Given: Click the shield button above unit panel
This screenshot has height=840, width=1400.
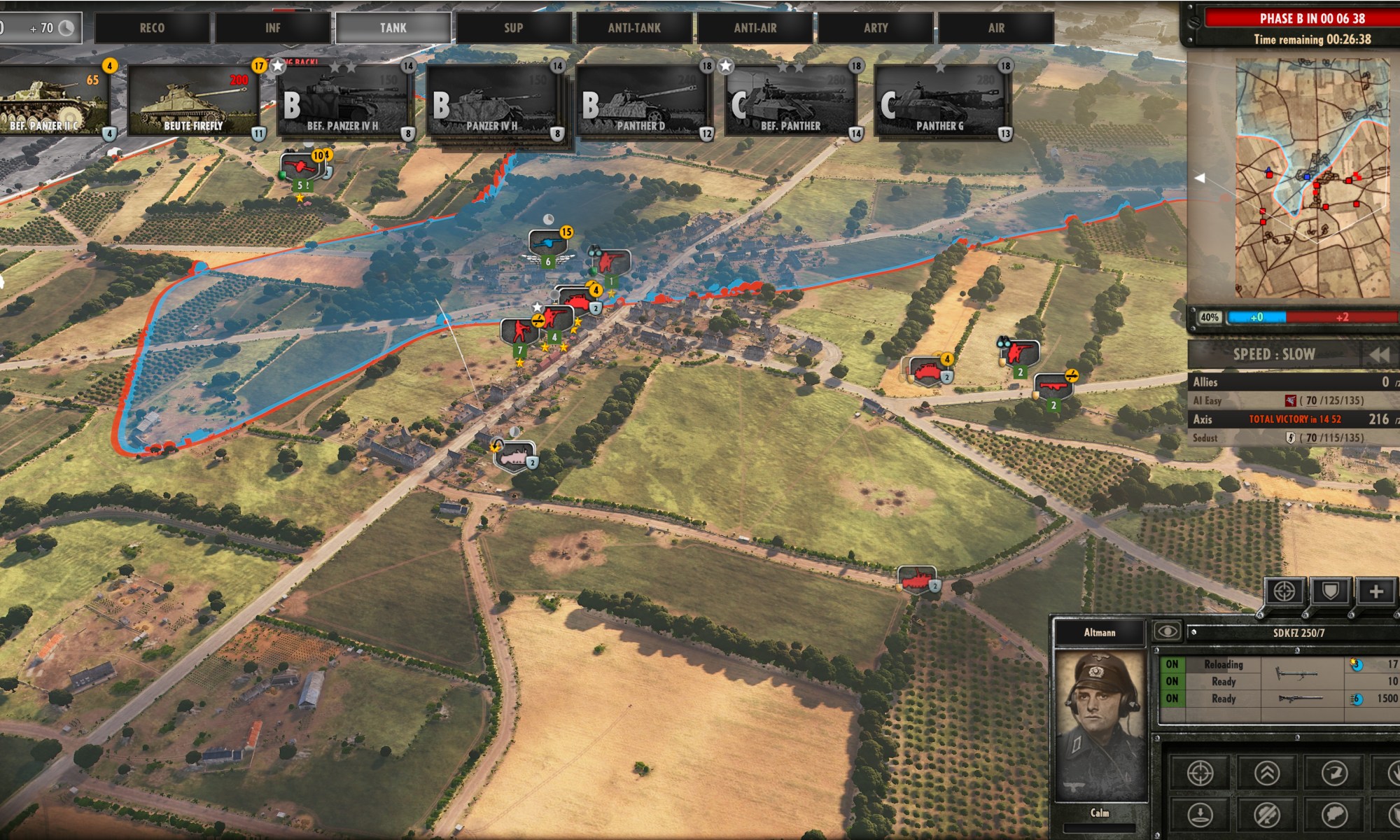Looking at the screenshot, I should coord(1330,591).
